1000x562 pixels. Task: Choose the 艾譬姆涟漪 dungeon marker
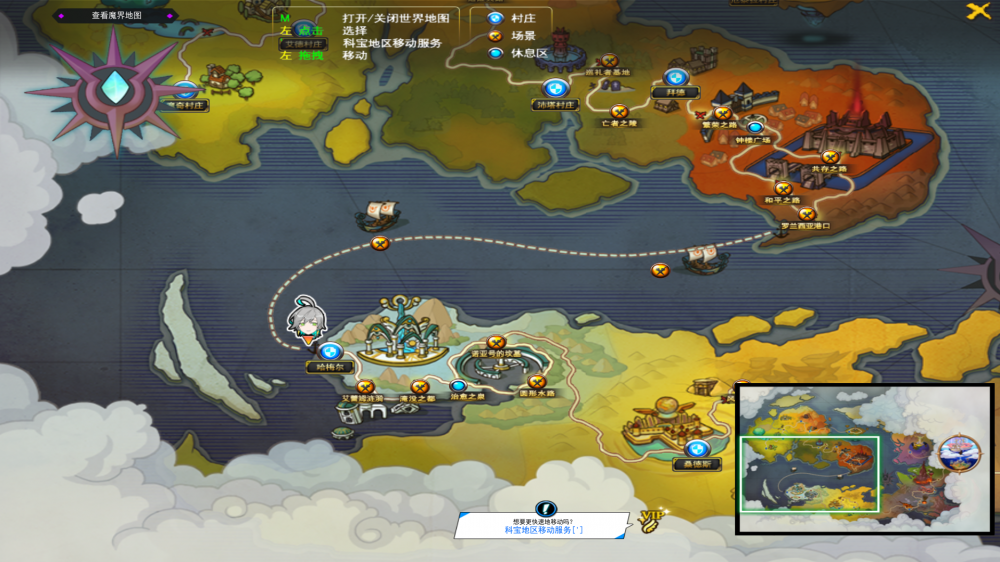(365, 386)
